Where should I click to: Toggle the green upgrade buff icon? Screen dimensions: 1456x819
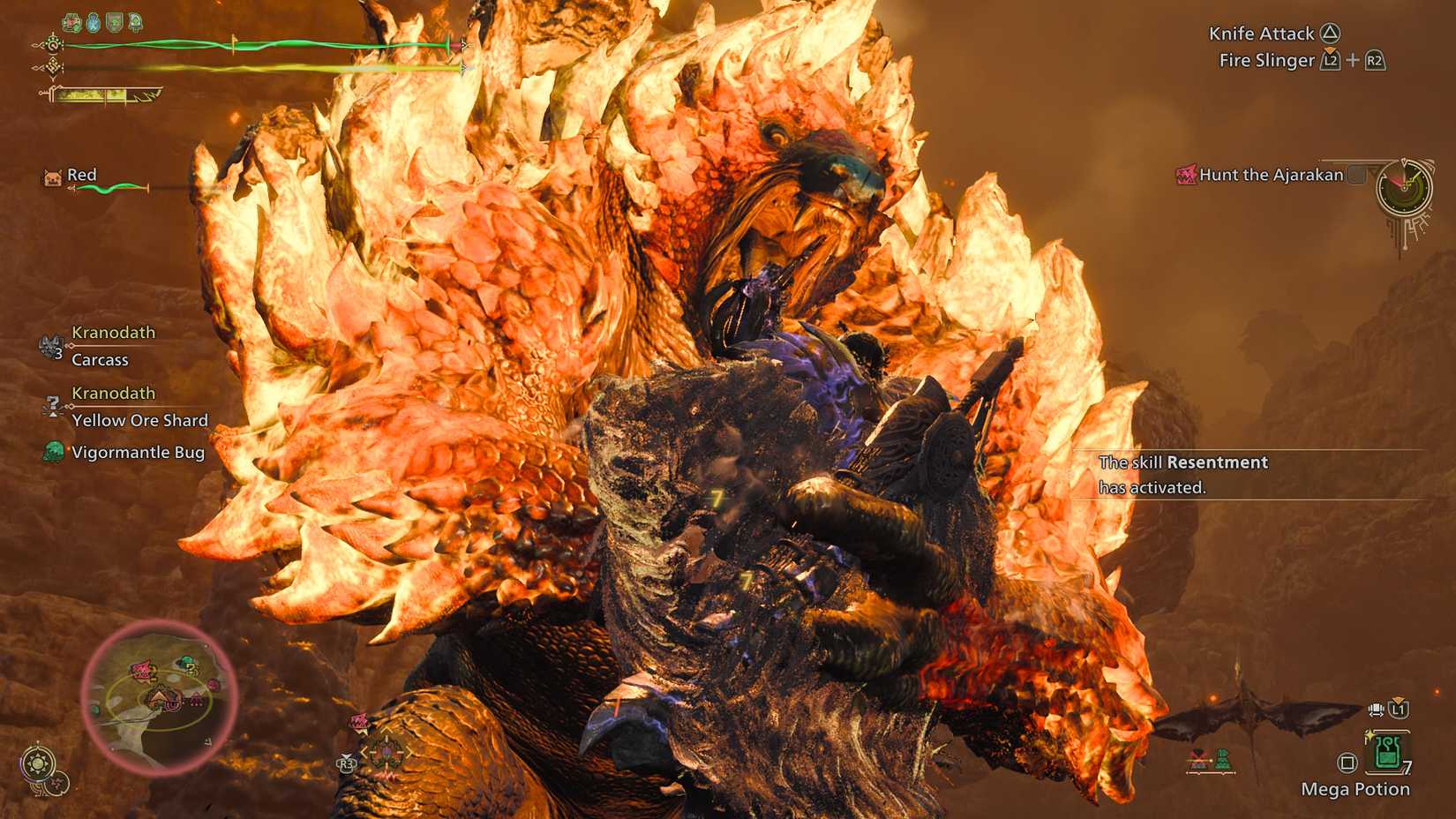pyautogui.click(x=134, y=21)
